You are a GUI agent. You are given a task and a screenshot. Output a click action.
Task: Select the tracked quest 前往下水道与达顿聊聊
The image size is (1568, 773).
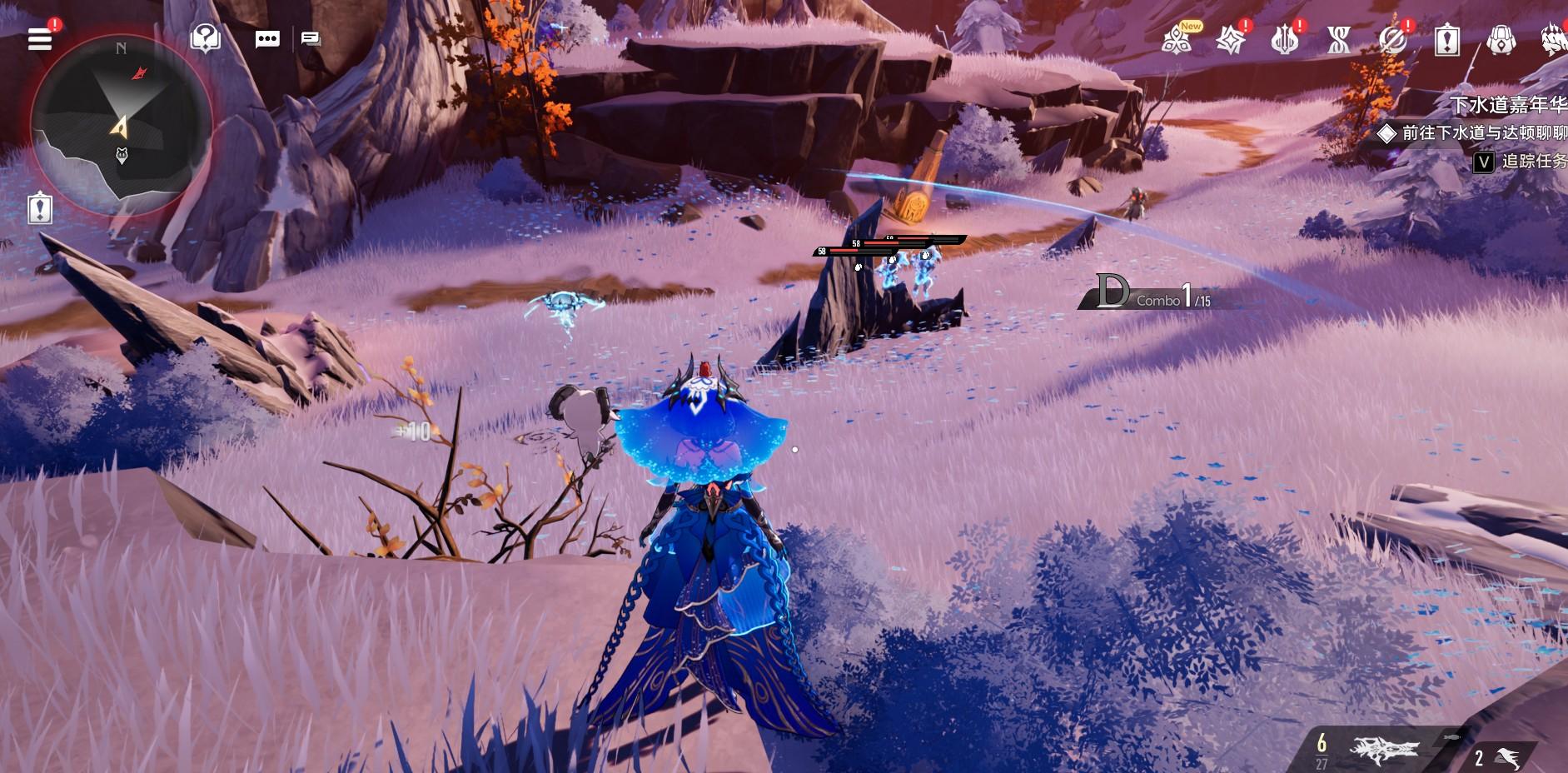[x=1482, y=132]
